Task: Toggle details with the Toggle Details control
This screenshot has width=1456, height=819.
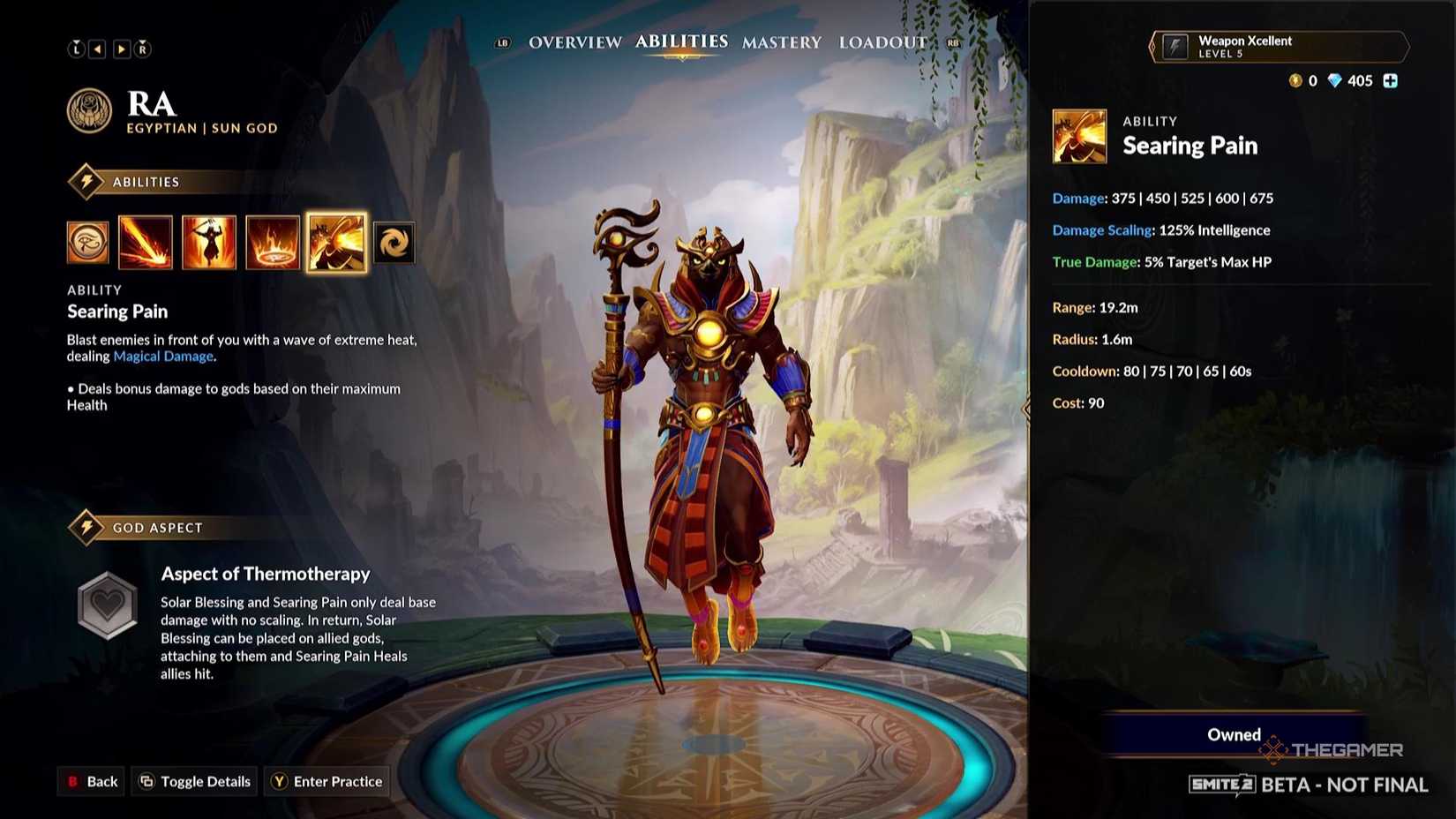Action: (193, 781)
